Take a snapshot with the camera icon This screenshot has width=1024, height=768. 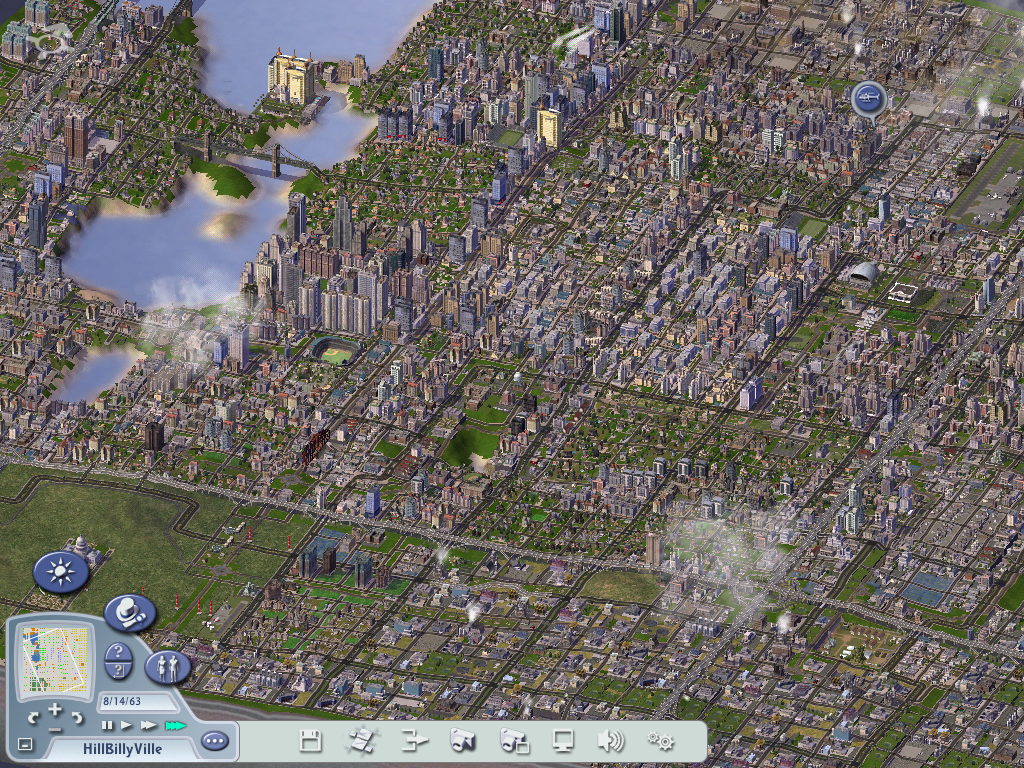pyautogui.click(x=462, y=741)
